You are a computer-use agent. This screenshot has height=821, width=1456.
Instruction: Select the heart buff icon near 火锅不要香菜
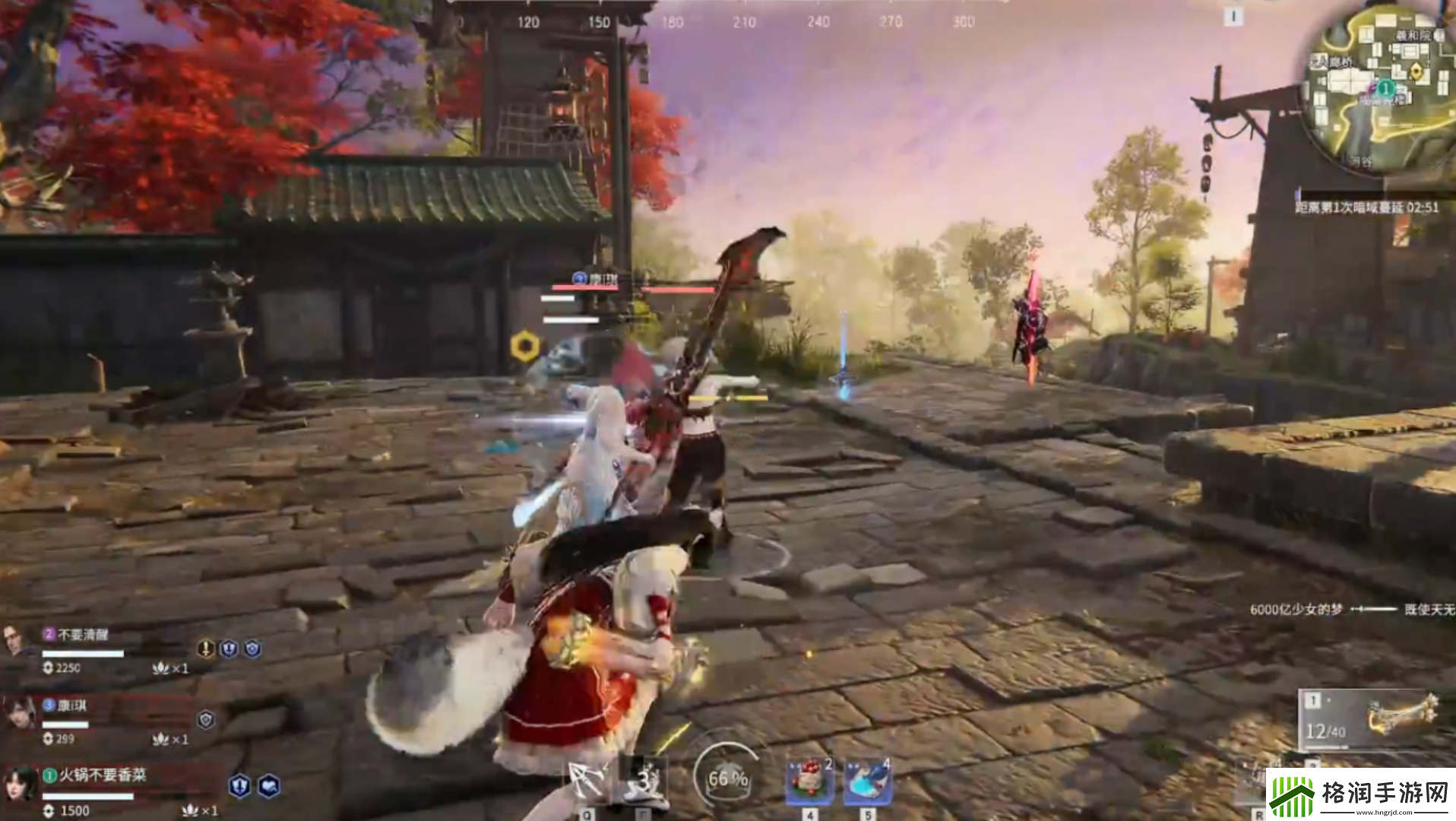[267, 788]
